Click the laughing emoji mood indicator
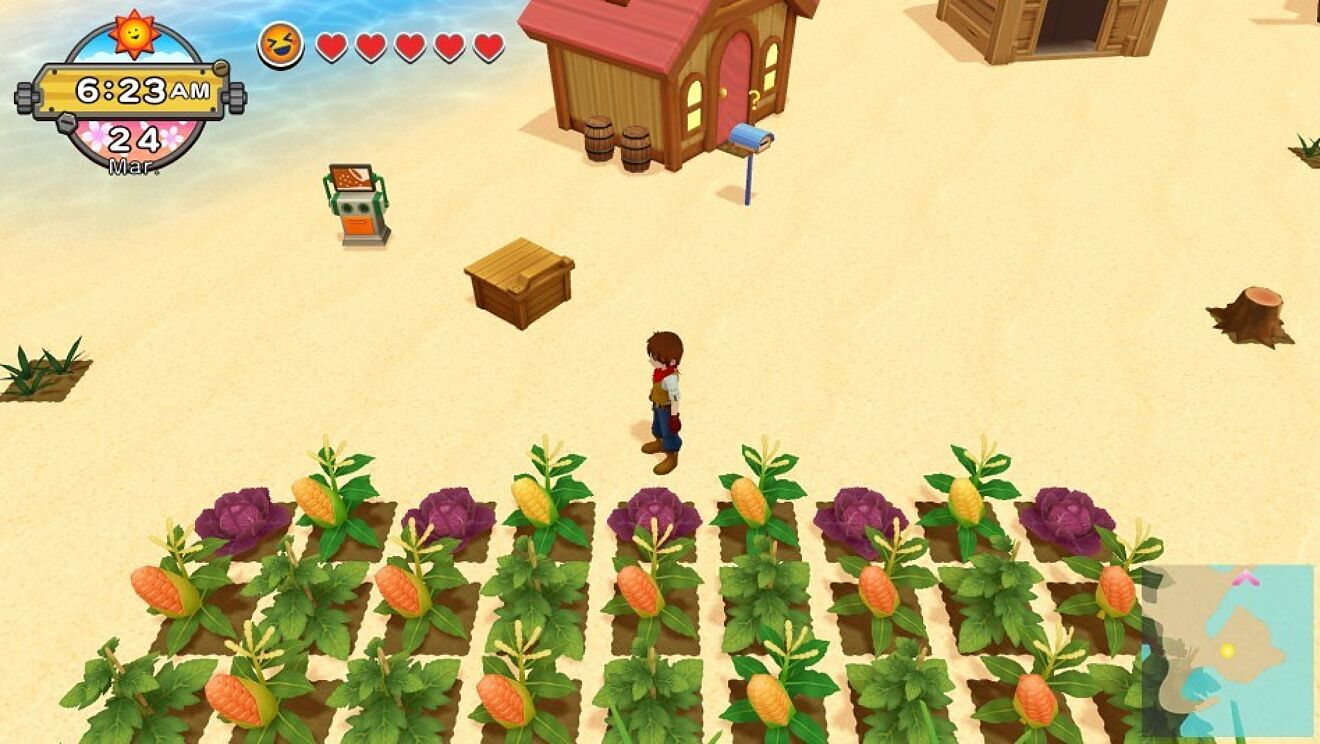This screenshot has height=744, width=1320. pos(283,44)
